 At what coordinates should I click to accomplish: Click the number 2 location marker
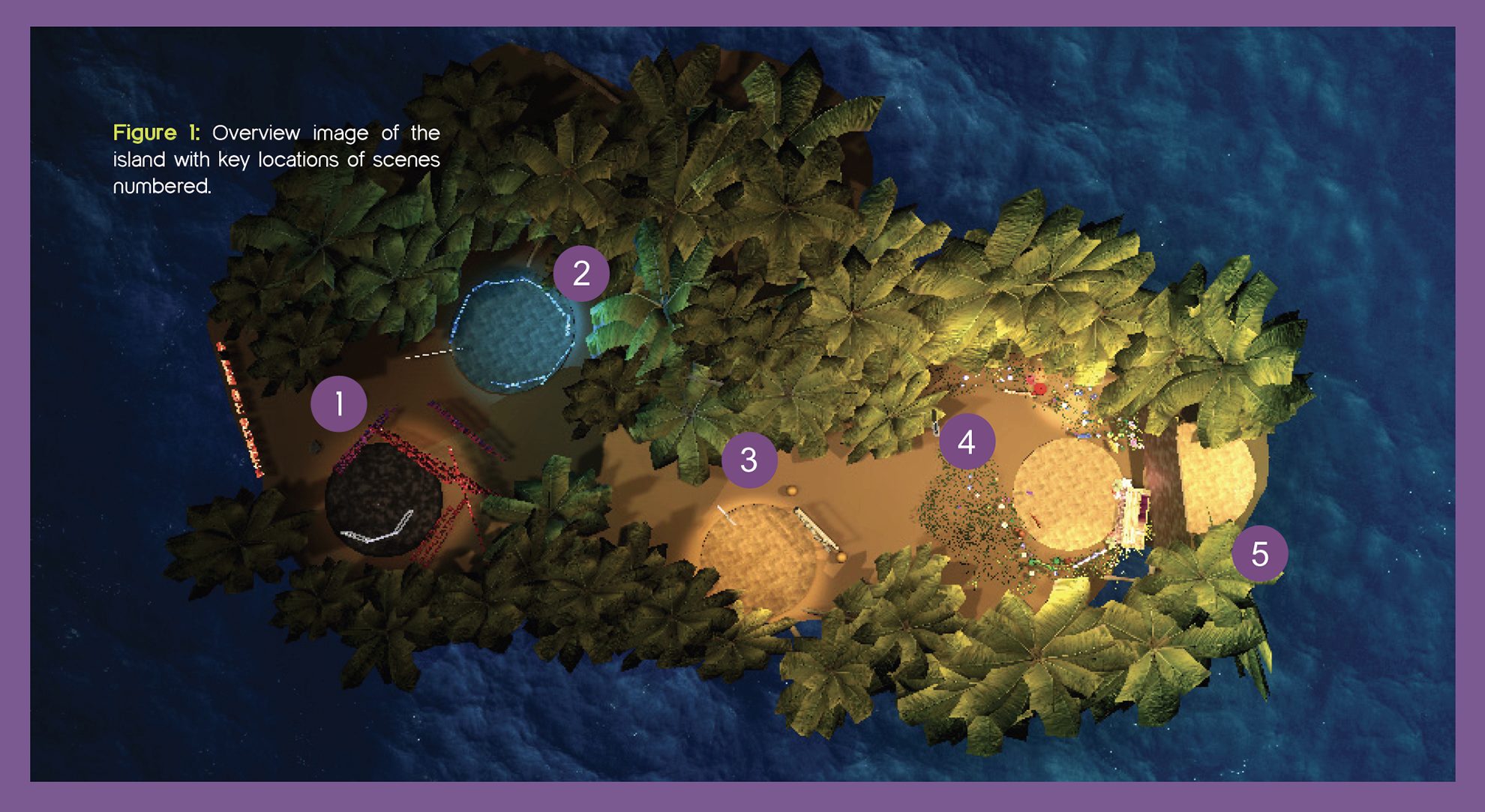pyautogui.click(x=581, y=274)
